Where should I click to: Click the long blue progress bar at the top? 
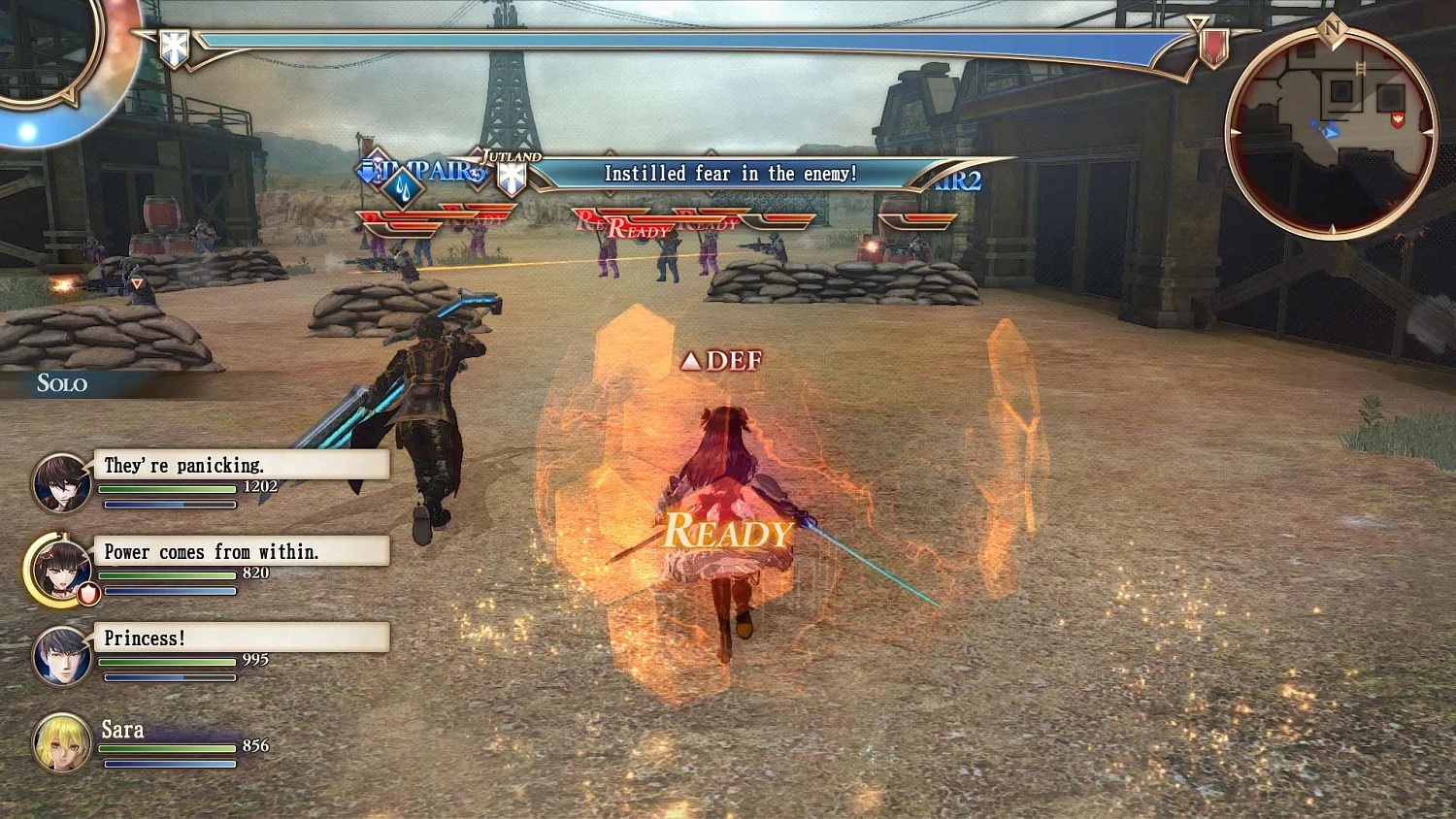point(679,43)
